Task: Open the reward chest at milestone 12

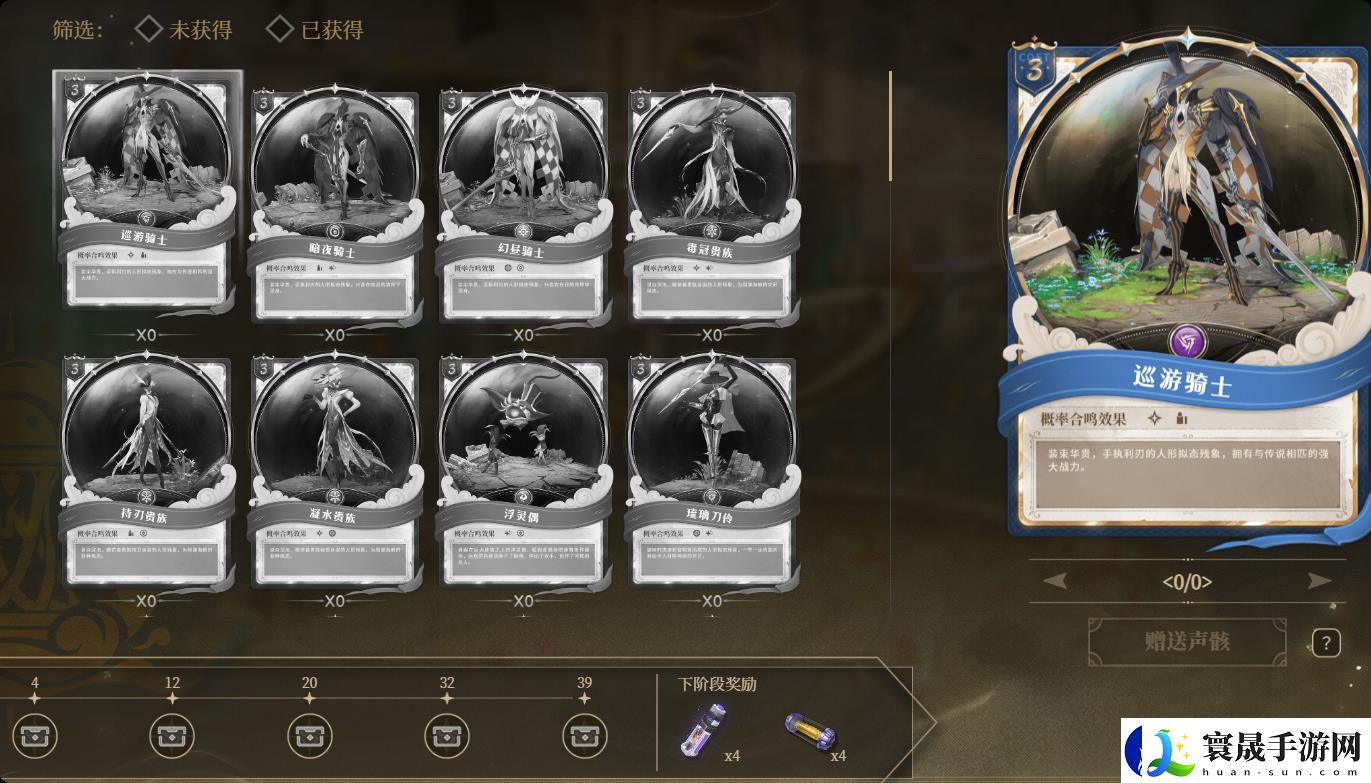Action: click(x=172, y=737)
